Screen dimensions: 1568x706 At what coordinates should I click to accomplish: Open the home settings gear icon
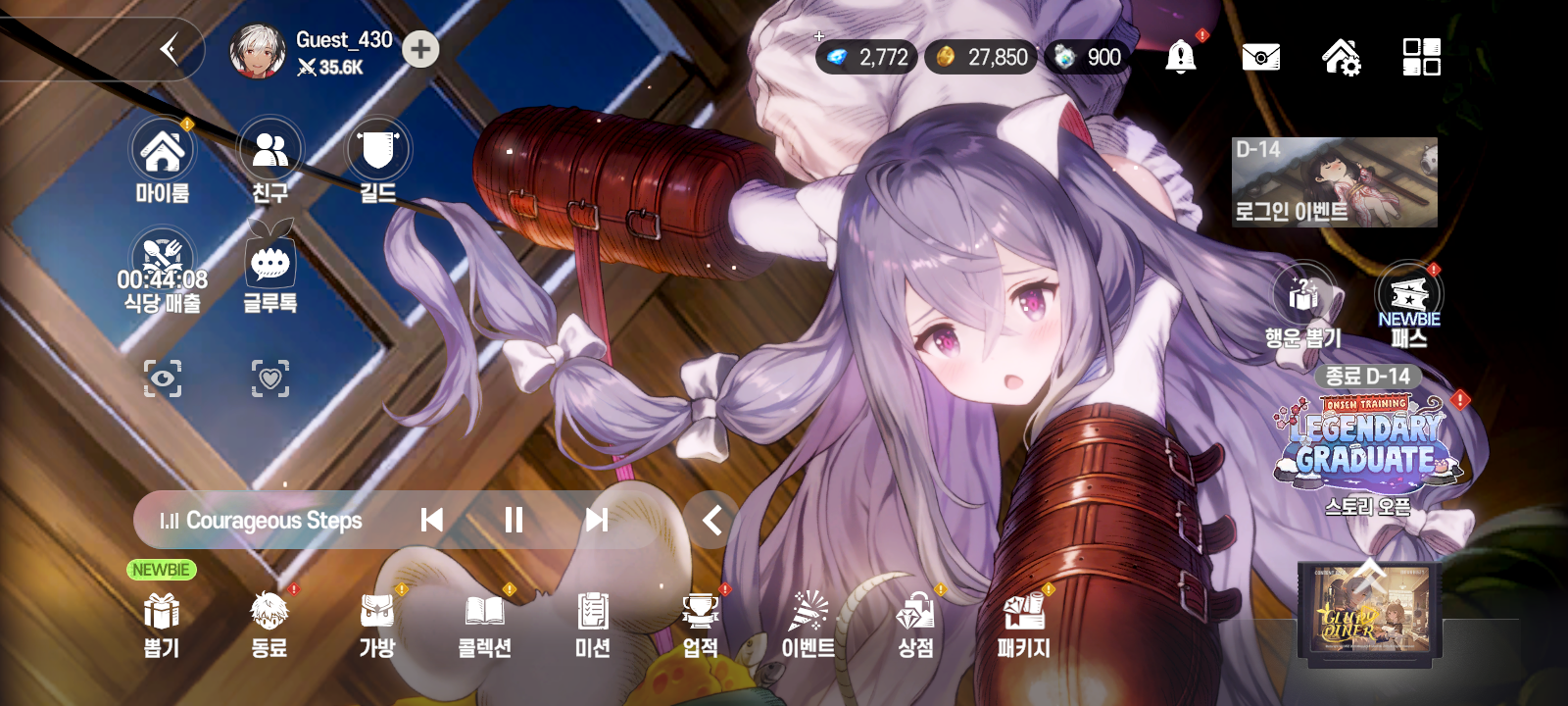pos(1341,57)
